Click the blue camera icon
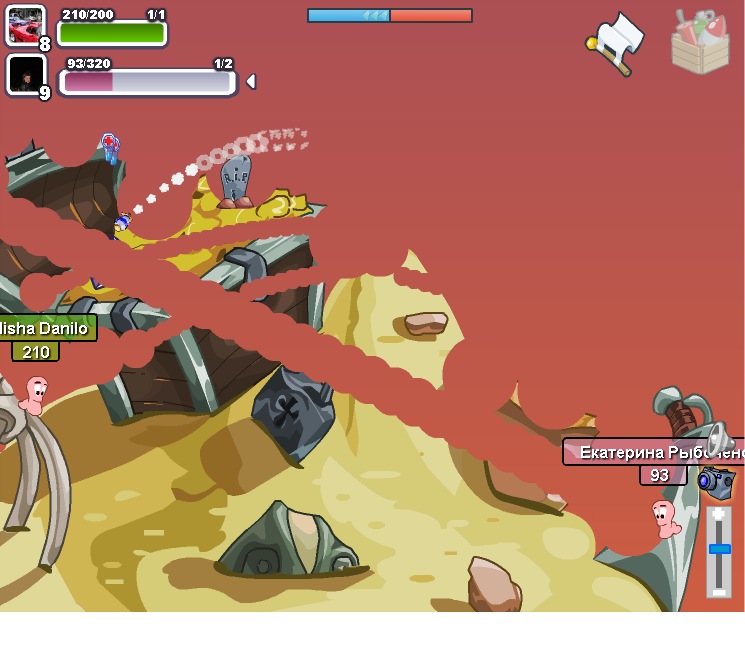 pos(717,481)
